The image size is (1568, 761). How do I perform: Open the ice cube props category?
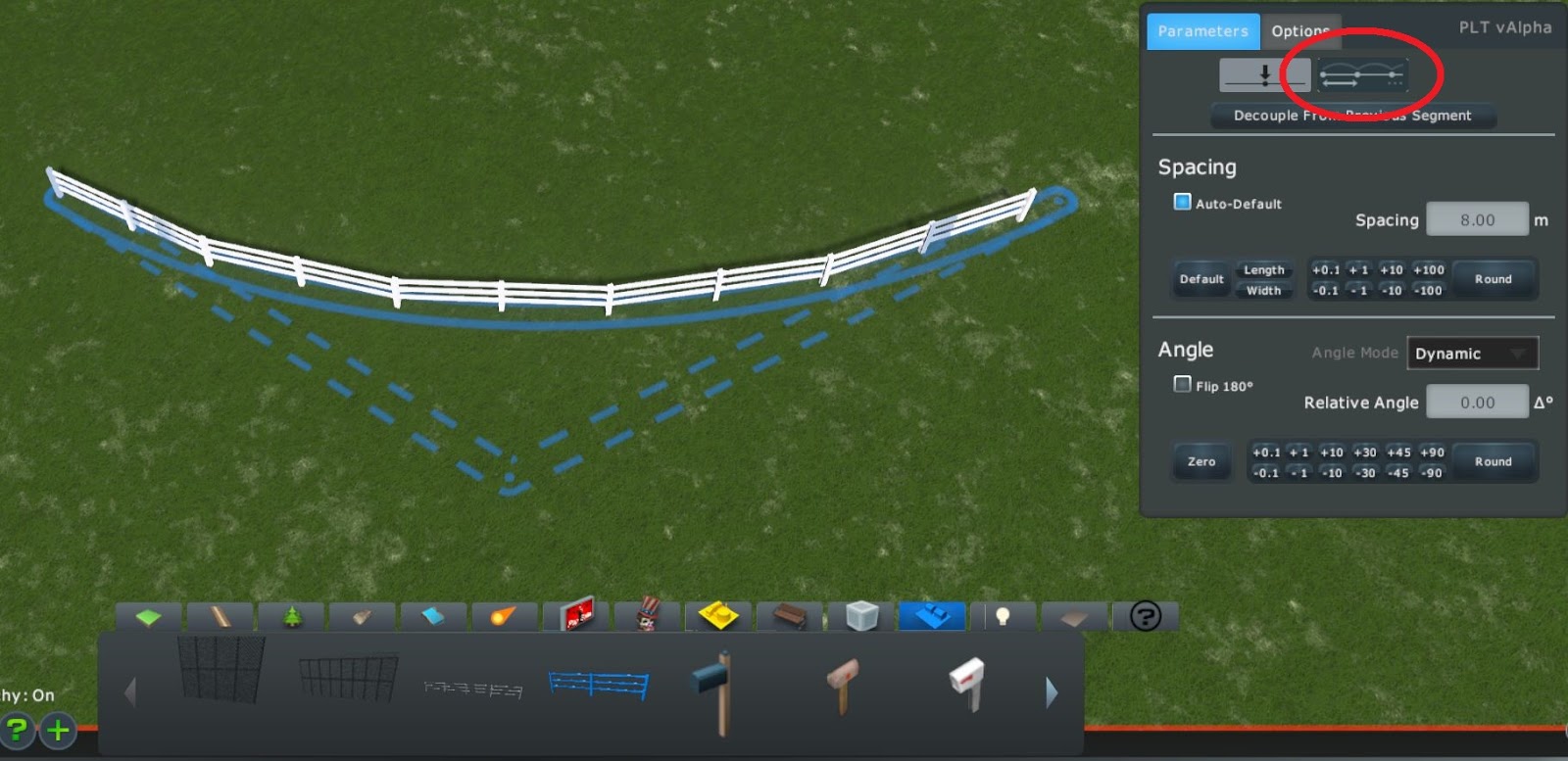coord(861,616)
